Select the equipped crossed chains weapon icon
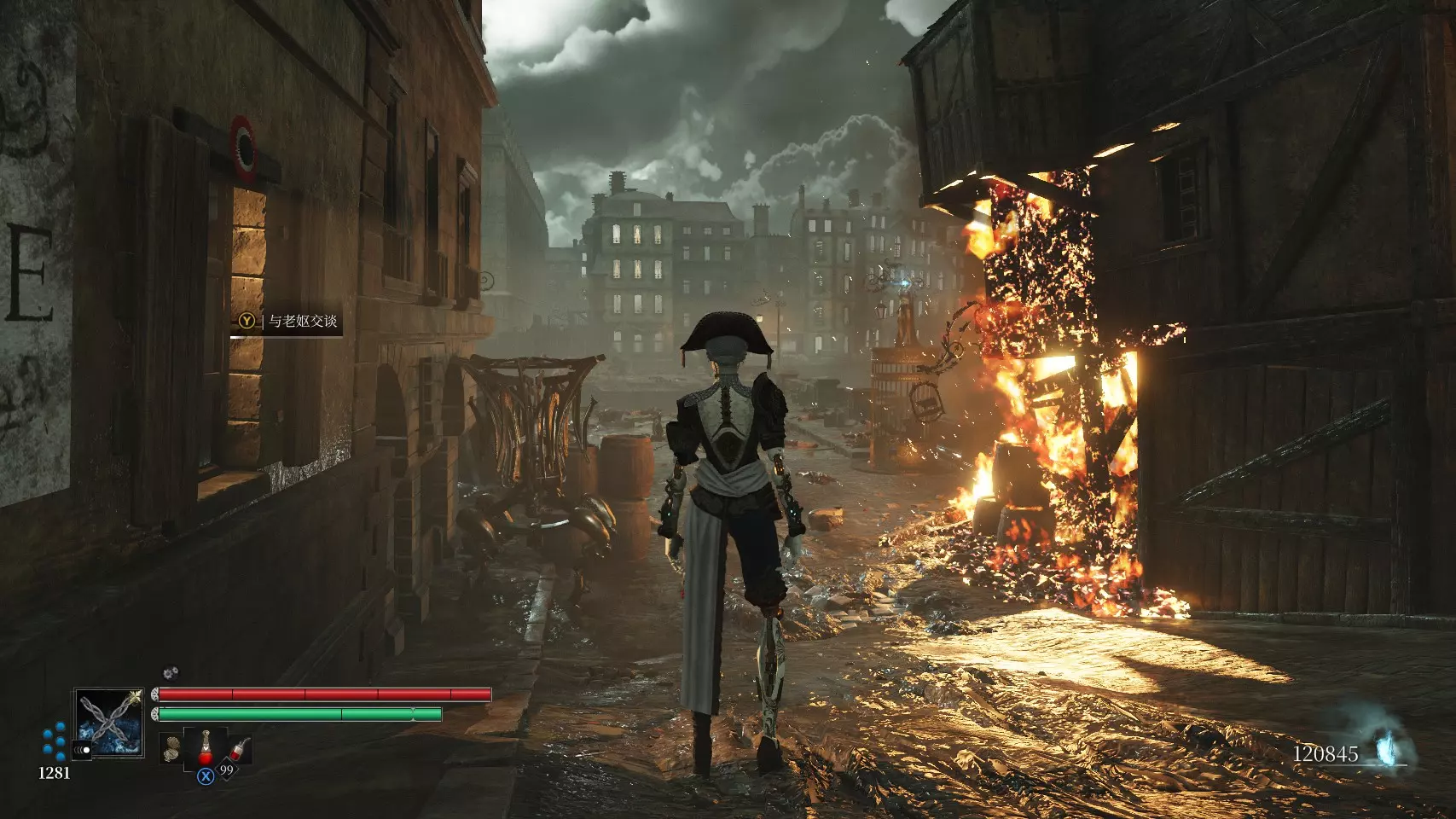The height and width of the screenshot is (819, 1456). click(108, 723)
